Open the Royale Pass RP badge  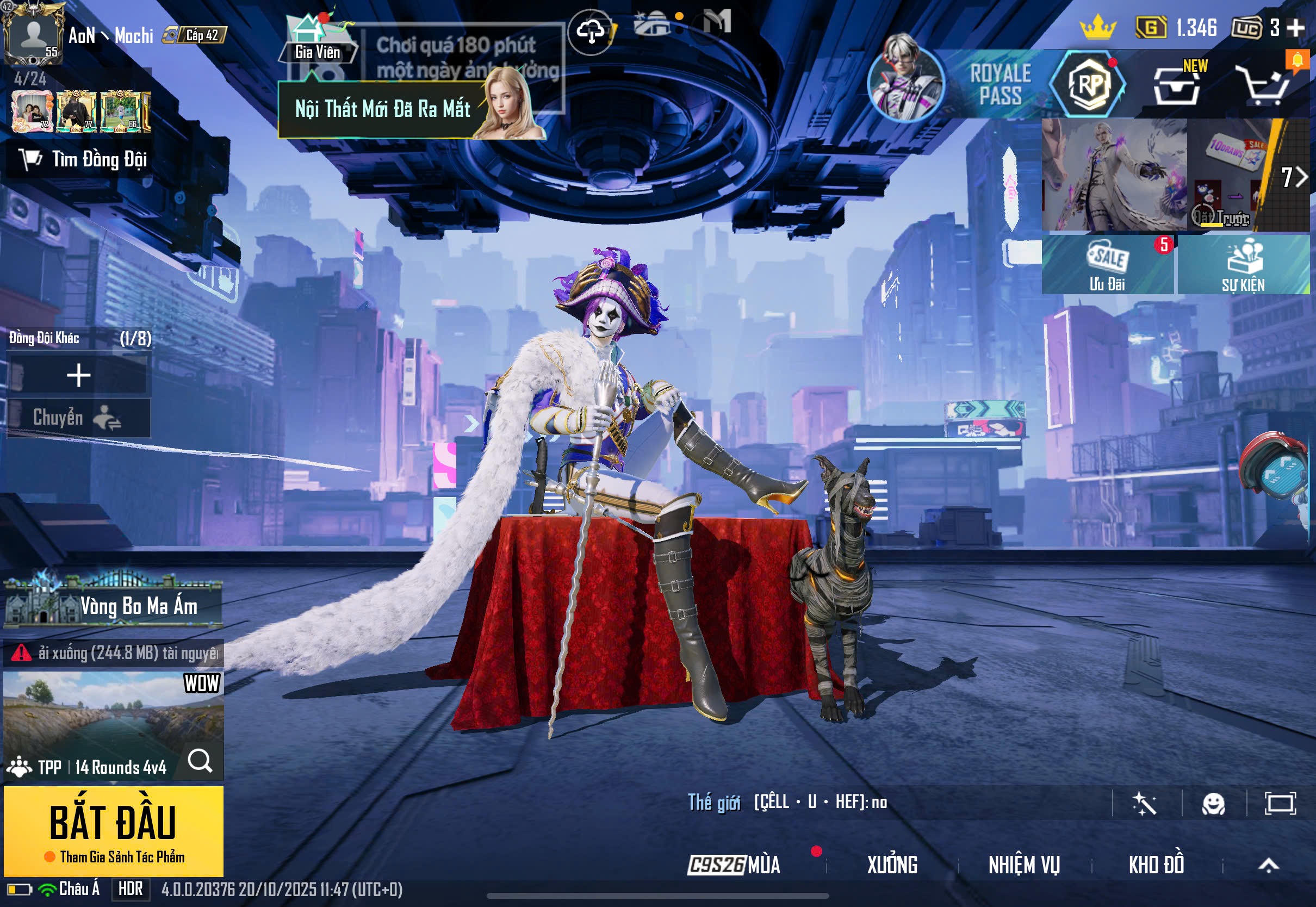click(x=1088, y=85)
